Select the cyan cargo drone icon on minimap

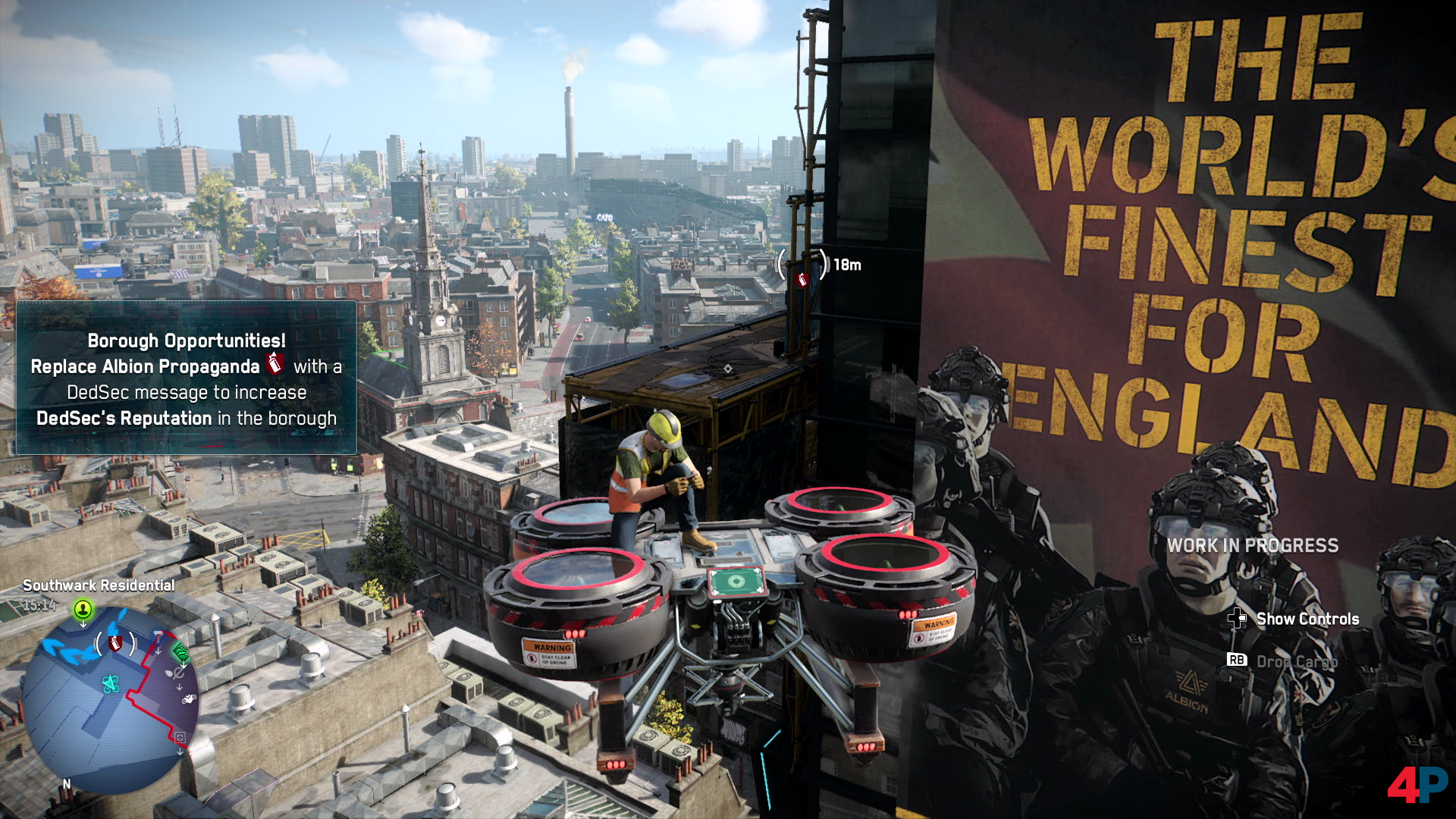point(111,684)
